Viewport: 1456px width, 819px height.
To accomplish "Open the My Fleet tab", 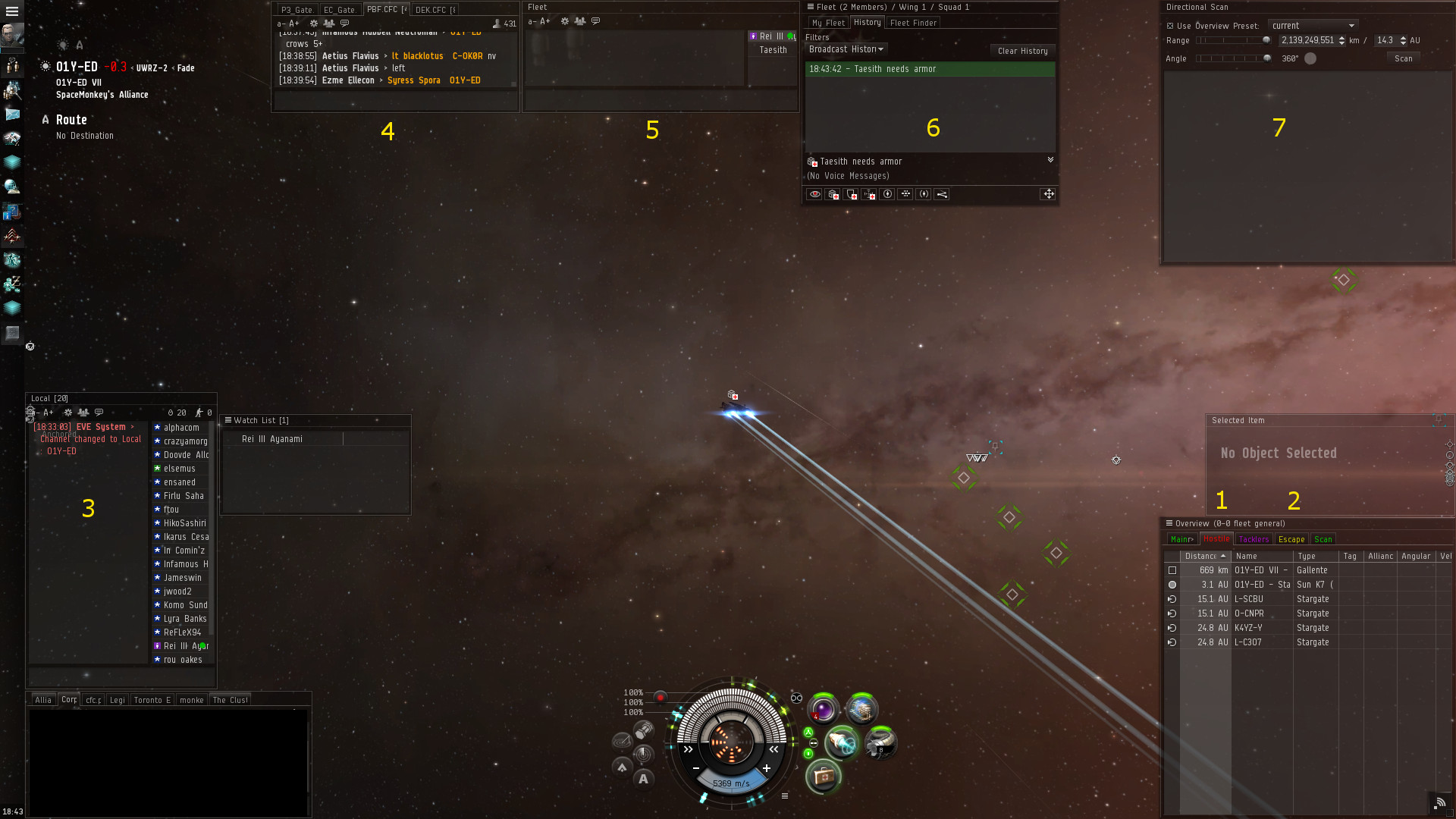I will tap(828, 23).
